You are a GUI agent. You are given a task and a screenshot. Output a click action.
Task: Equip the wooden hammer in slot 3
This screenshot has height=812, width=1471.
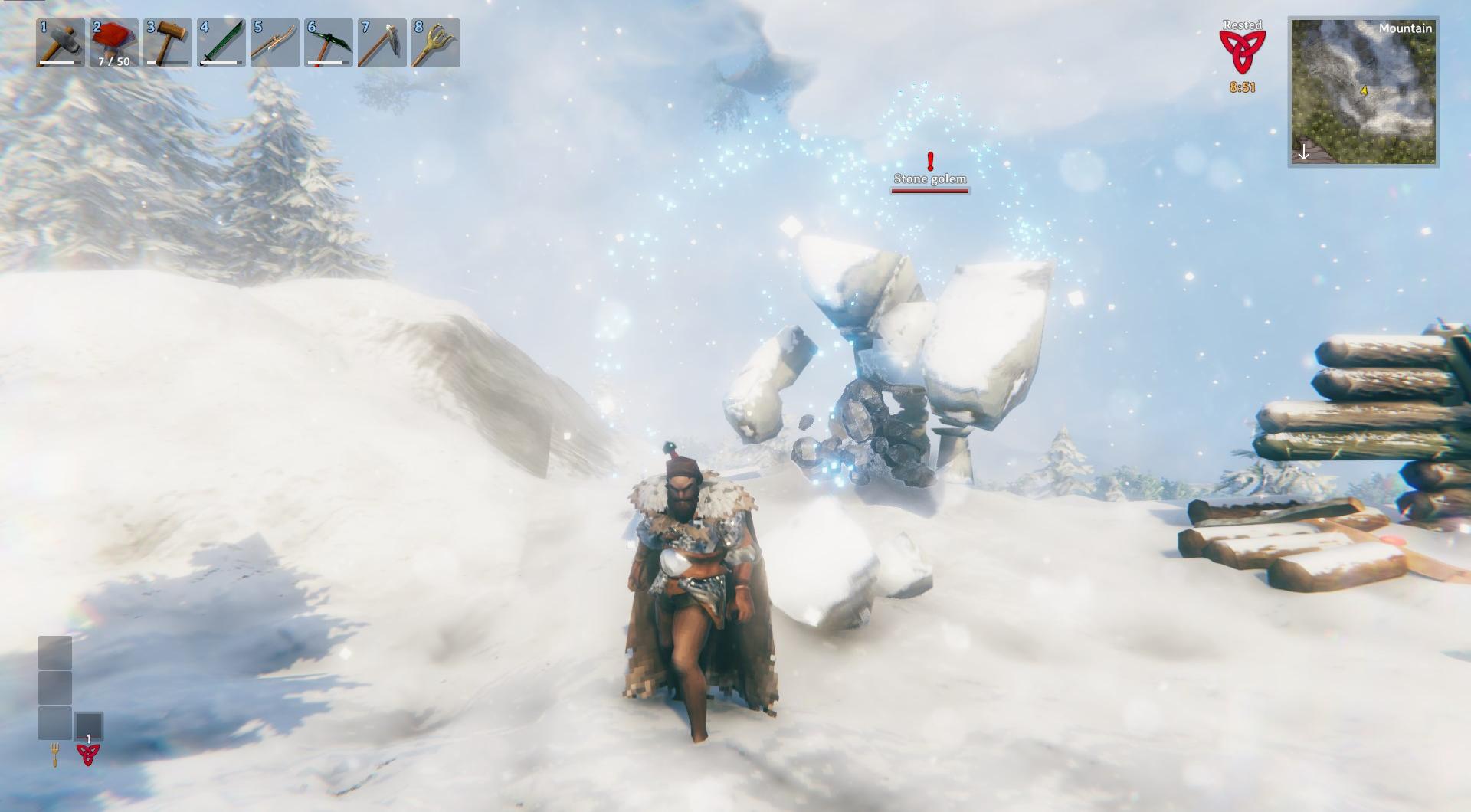point(168,43)
